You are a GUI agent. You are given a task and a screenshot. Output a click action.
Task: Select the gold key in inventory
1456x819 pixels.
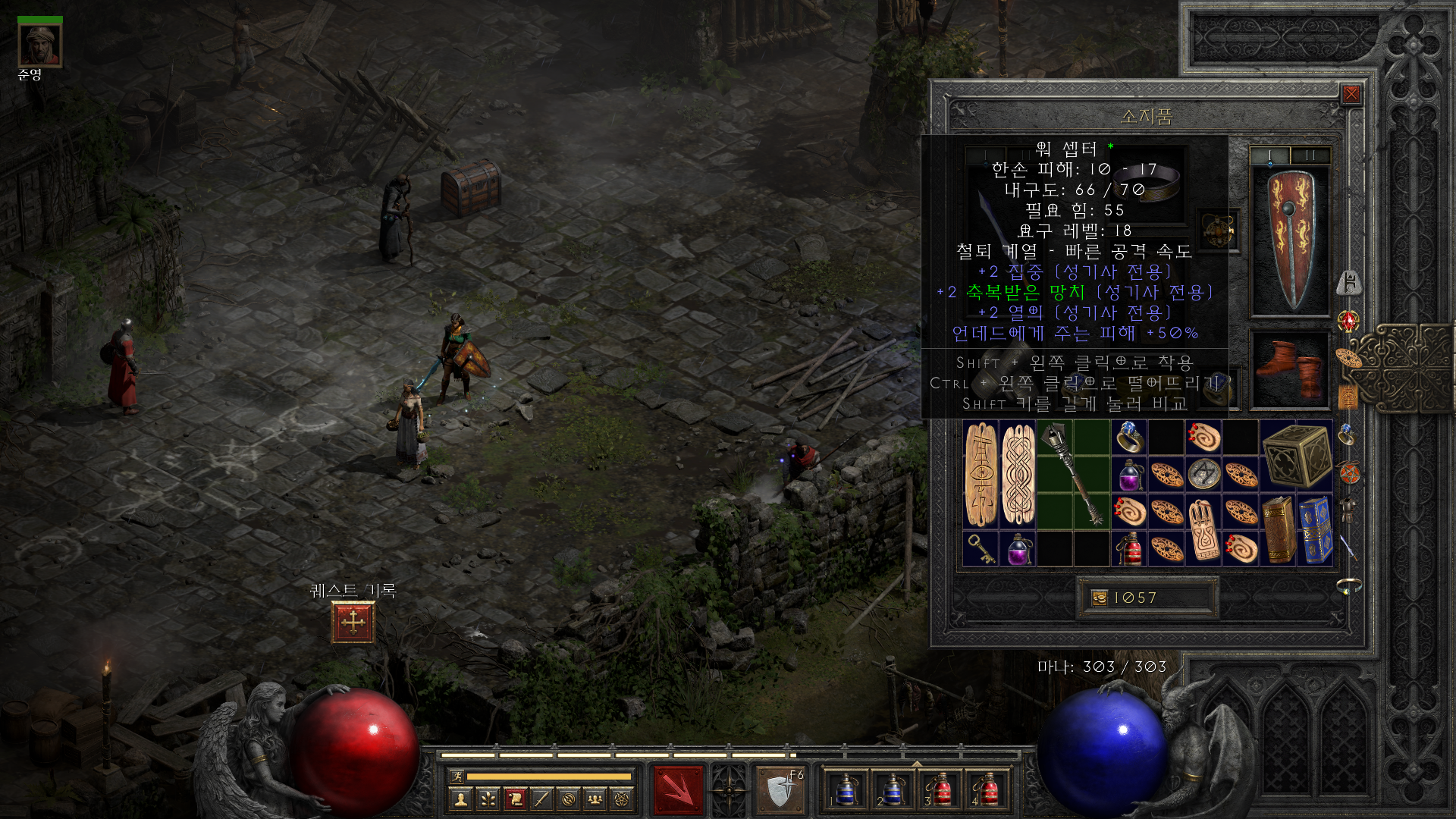[x=981, y=548]
